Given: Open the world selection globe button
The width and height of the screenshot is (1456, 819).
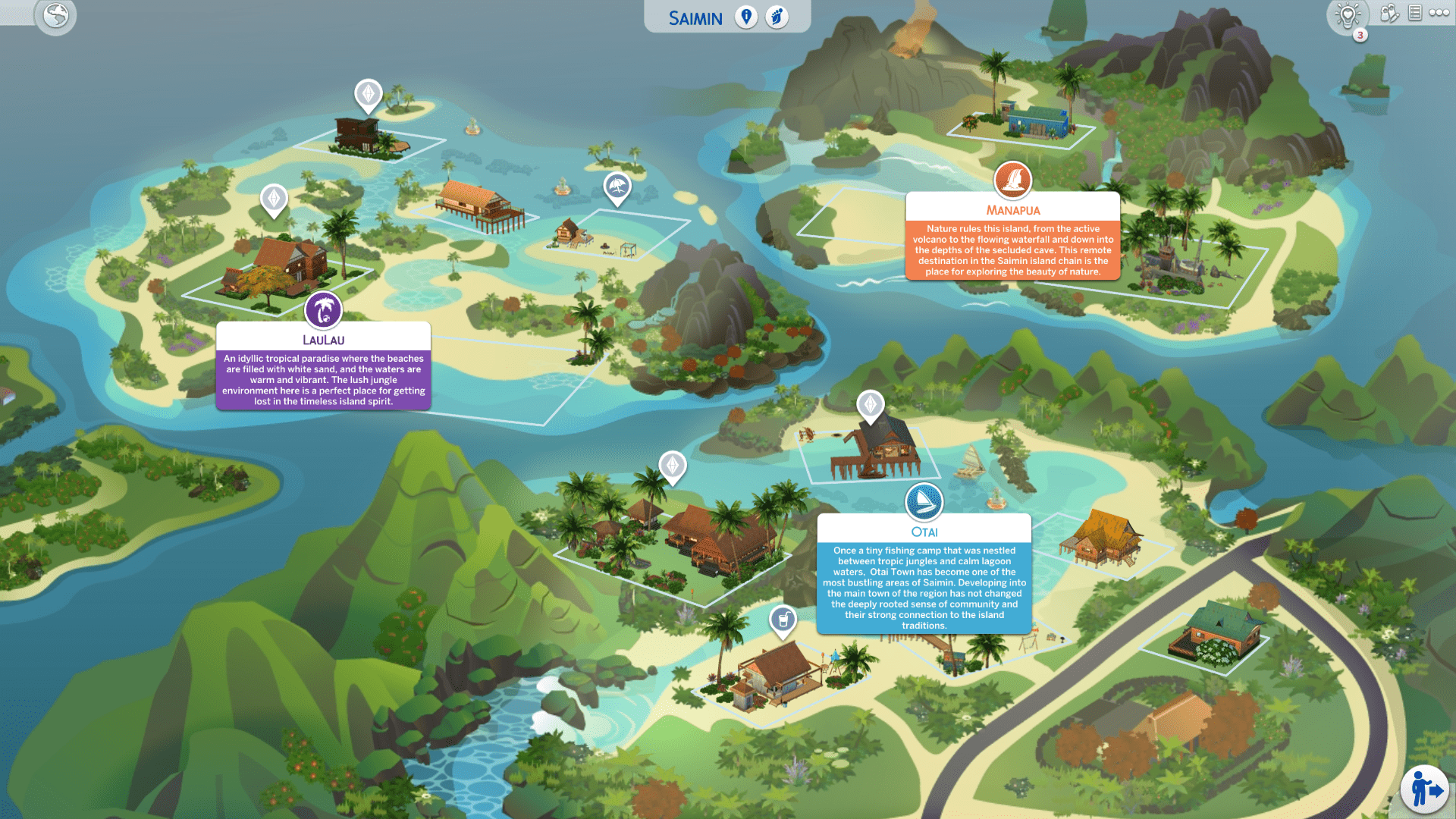Looking at the screenshot, I should pyautogui.click(x=55, y=16).
